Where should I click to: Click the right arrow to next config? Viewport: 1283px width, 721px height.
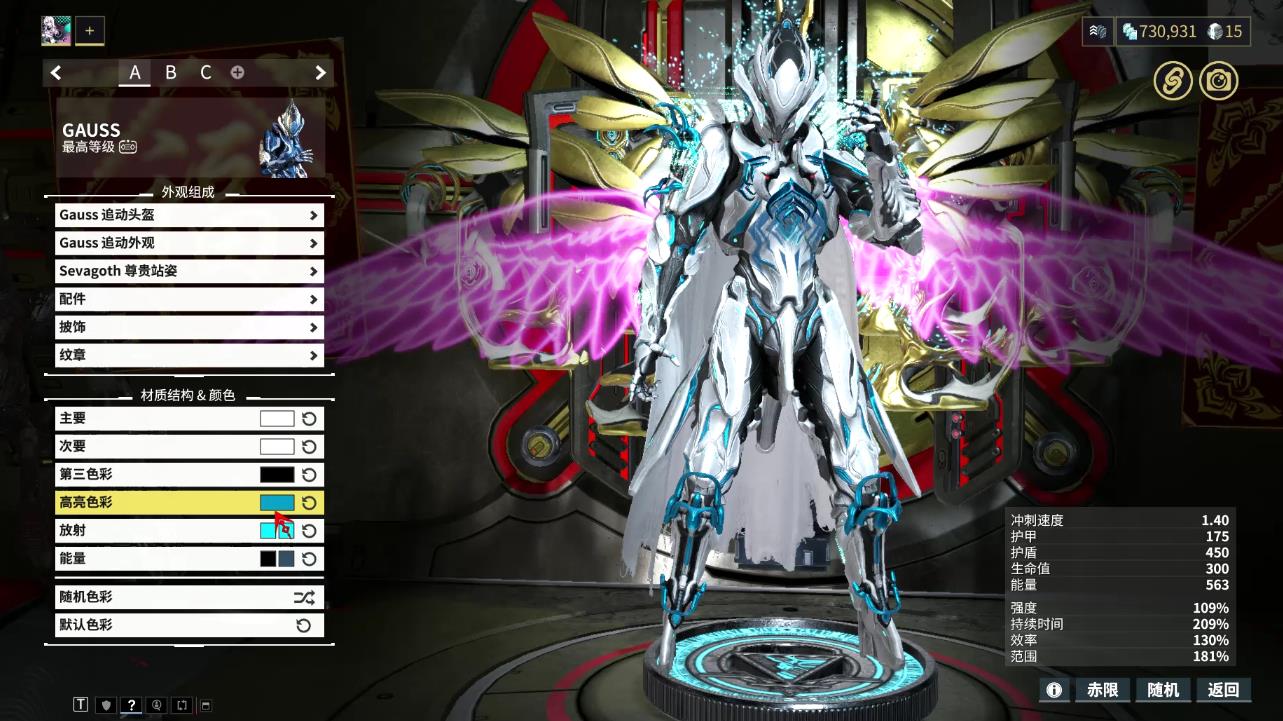[x=320, y=72]
